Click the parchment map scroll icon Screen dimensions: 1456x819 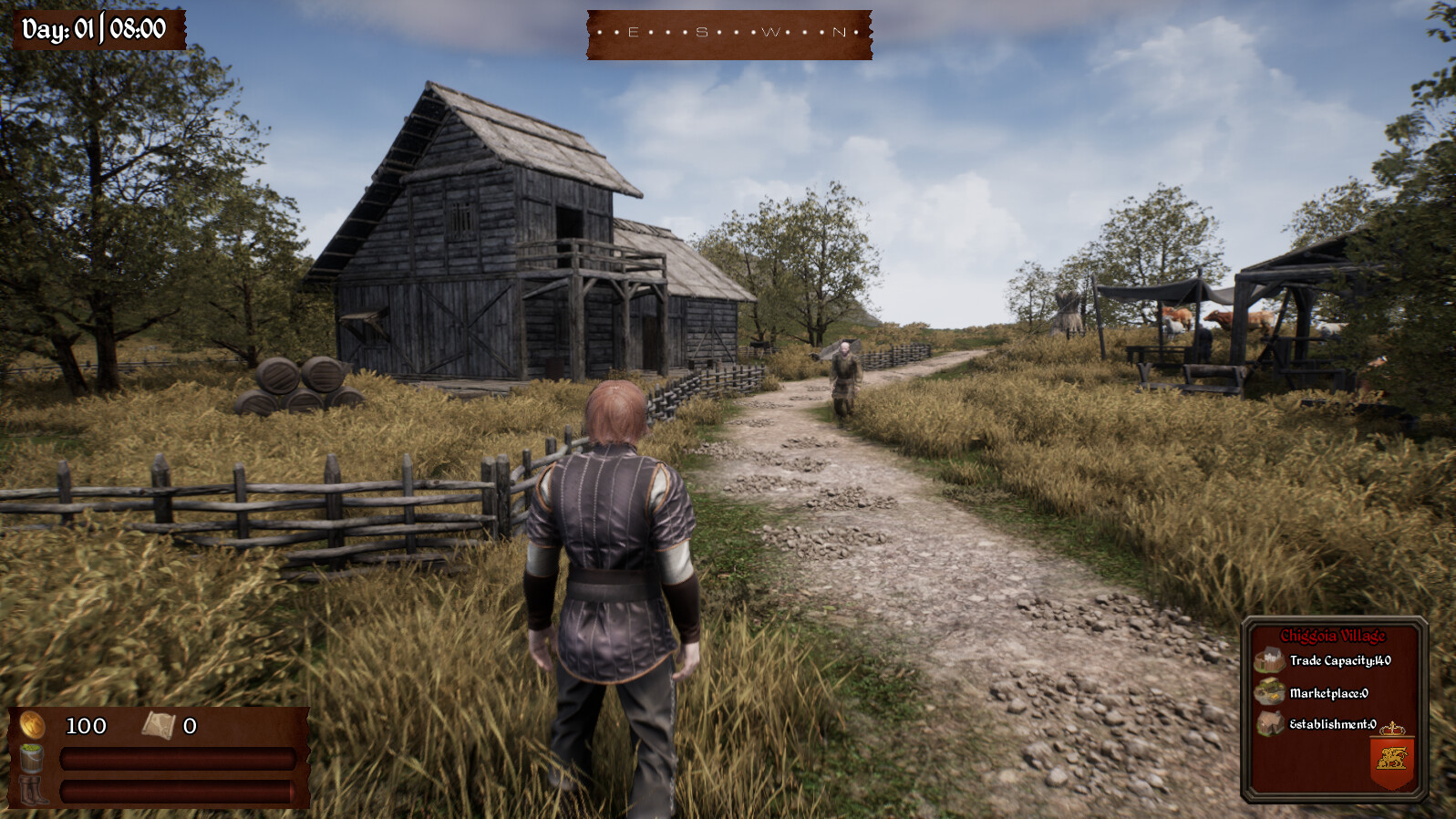[160, 726]
